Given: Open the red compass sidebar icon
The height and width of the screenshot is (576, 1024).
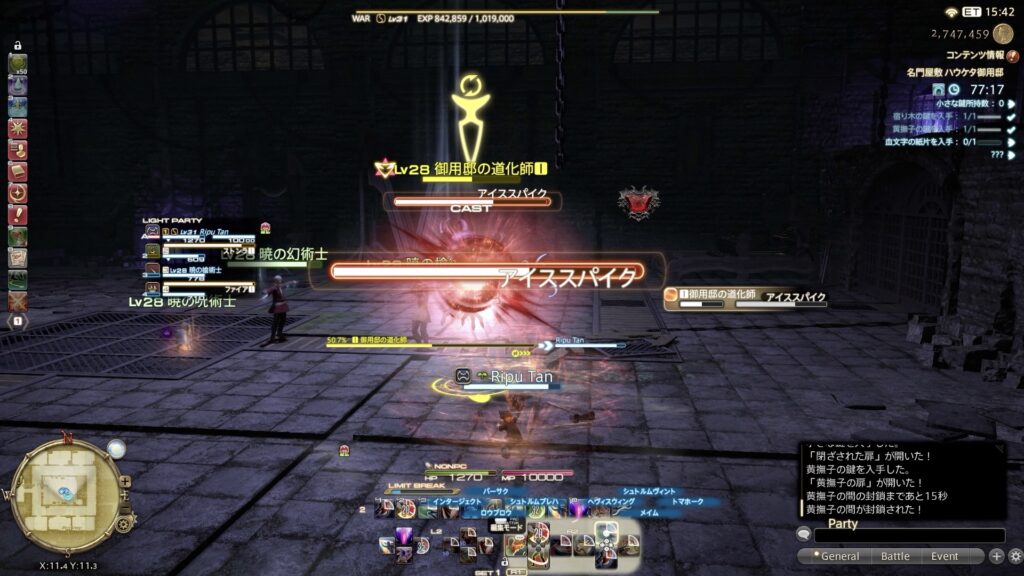Looking at the screenshot, I should (17, 193).
